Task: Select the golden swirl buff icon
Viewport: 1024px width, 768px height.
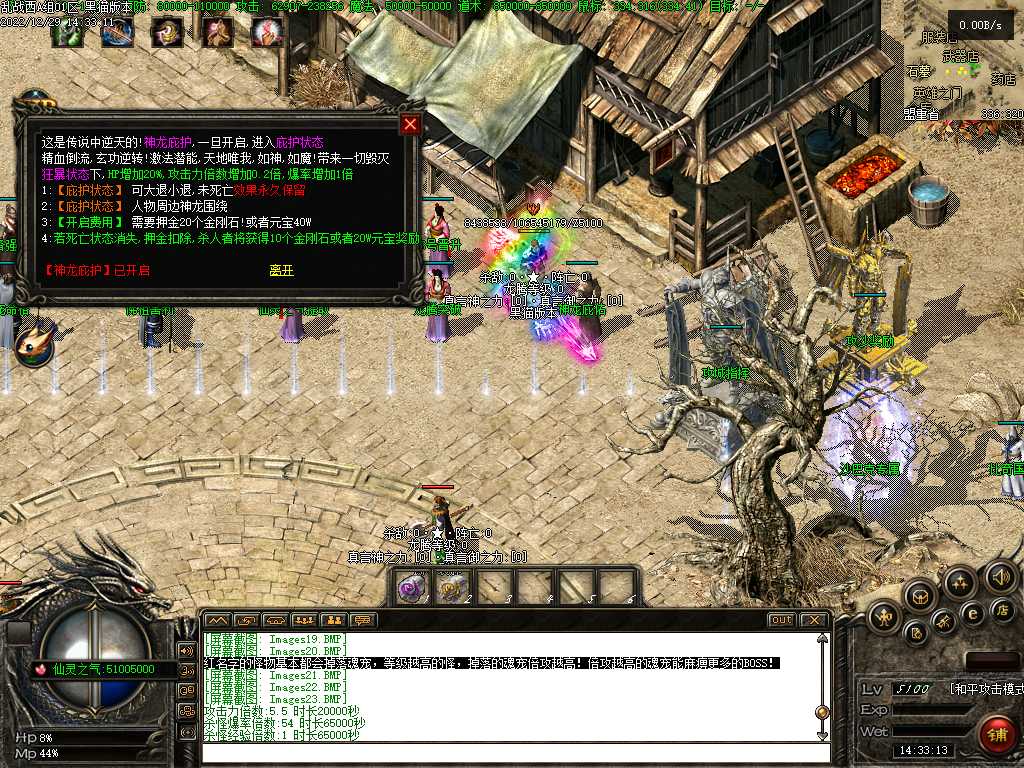Action: point(167,33)
